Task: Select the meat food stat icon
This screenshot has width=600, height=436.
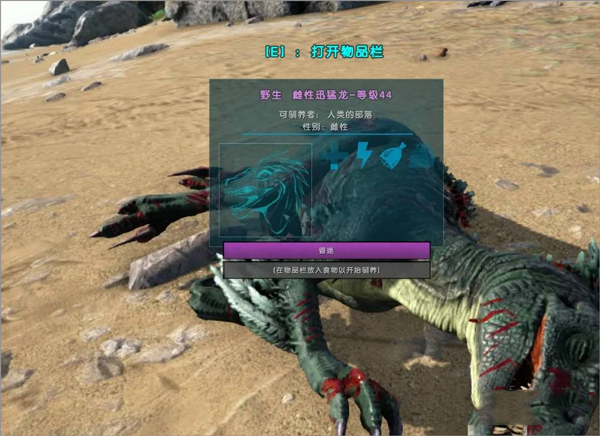Action: tap(392, 154)
